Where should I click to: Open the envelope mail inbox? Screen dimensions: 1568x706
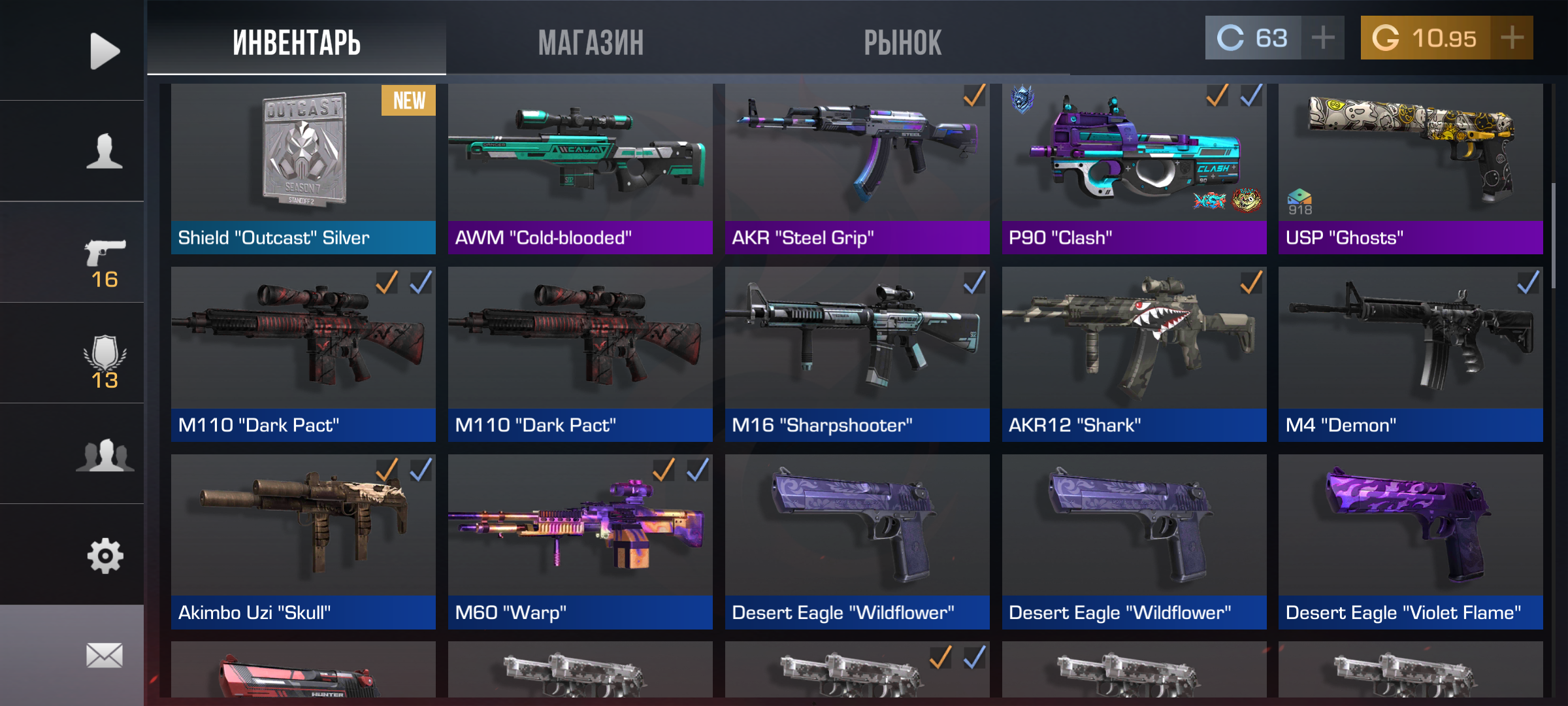tap(105, 655)
